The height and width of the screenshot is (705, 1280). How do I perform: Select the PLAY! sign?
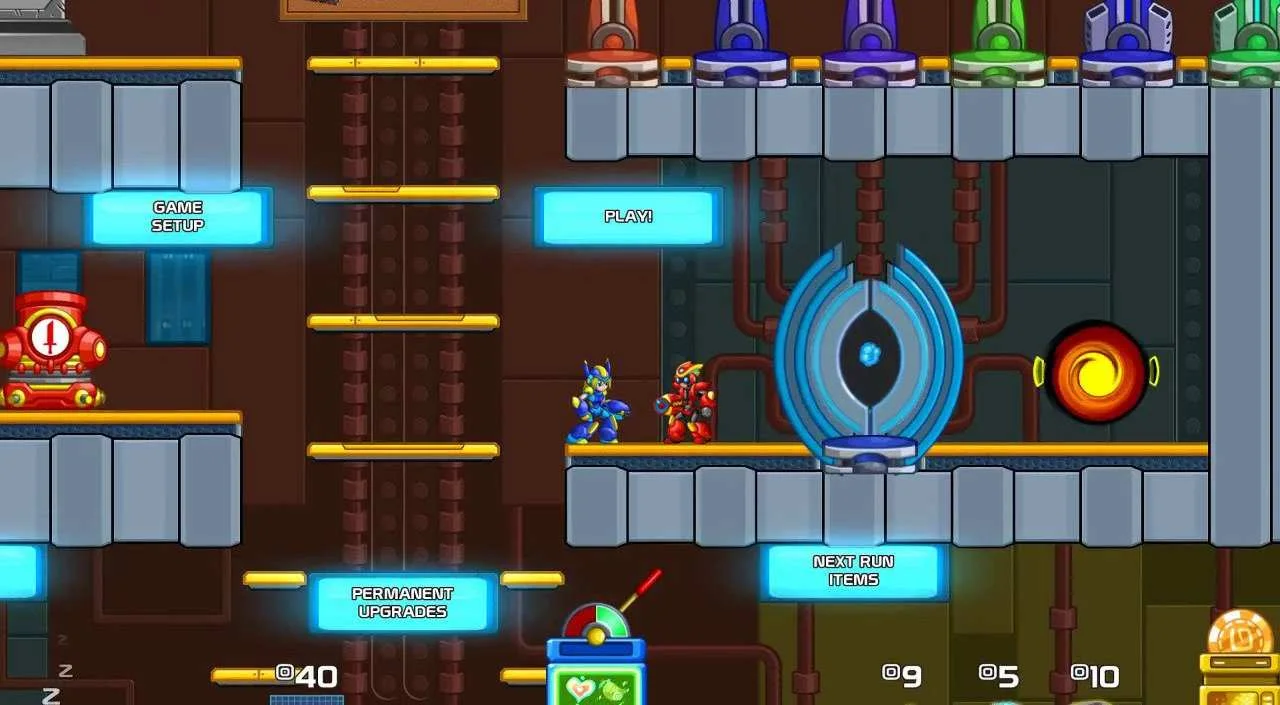pyautogui.click(x=628, y=216)
